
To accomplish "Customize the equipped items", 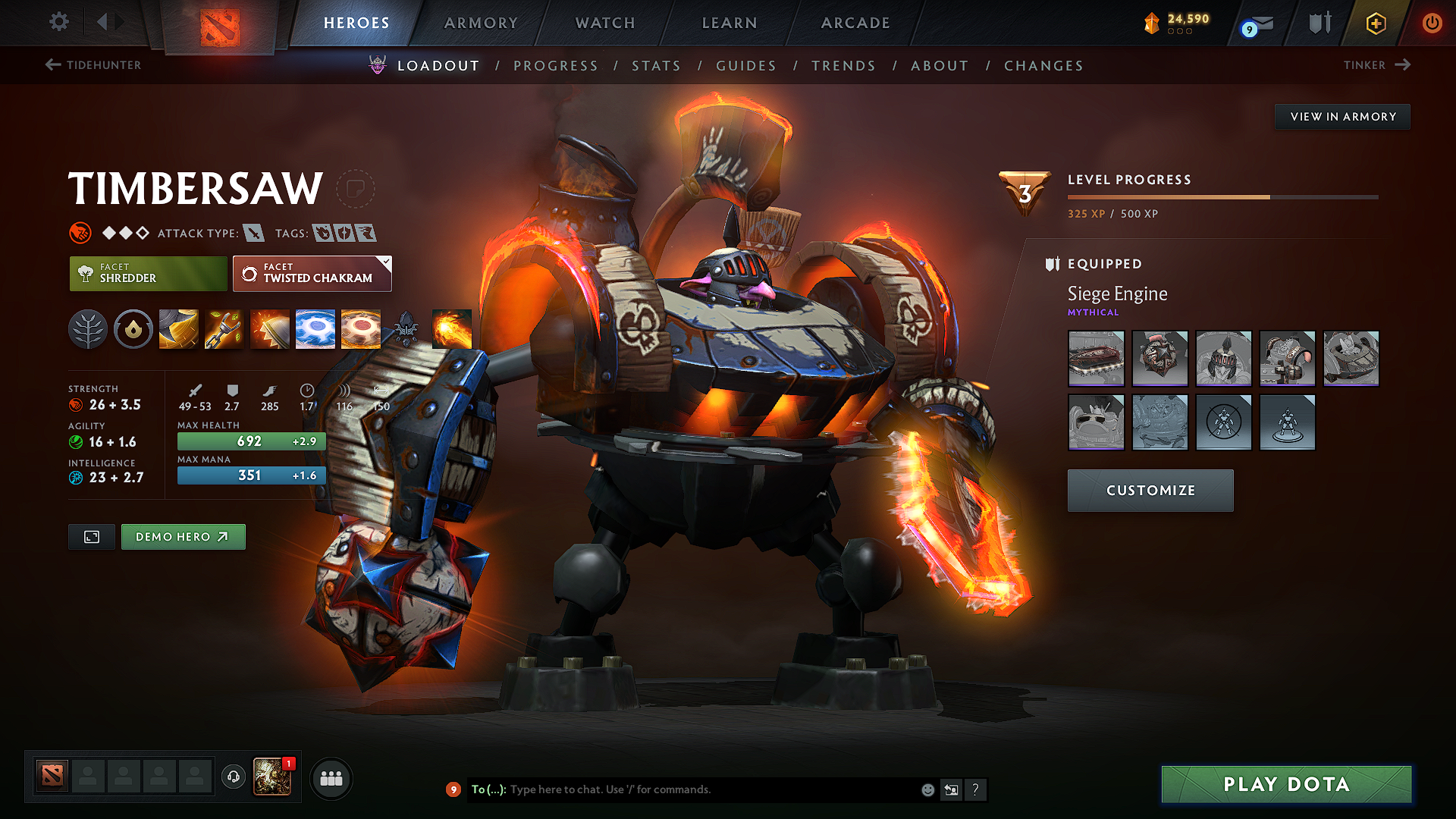I will pos(1150,491).
